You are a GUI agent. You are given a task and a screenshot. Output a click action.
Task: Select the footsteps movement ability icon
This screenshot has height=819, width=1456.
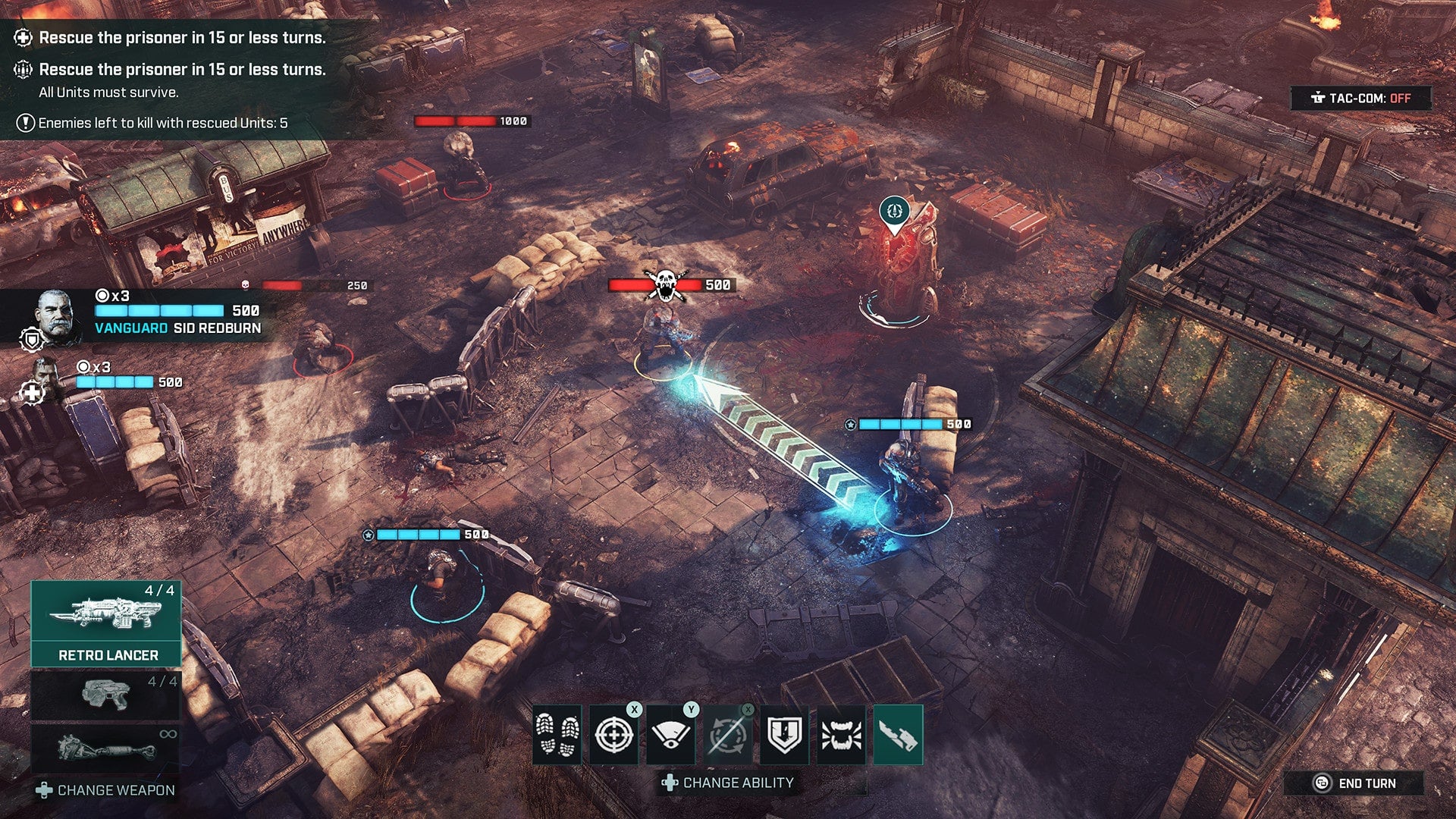tap(559, 732)
